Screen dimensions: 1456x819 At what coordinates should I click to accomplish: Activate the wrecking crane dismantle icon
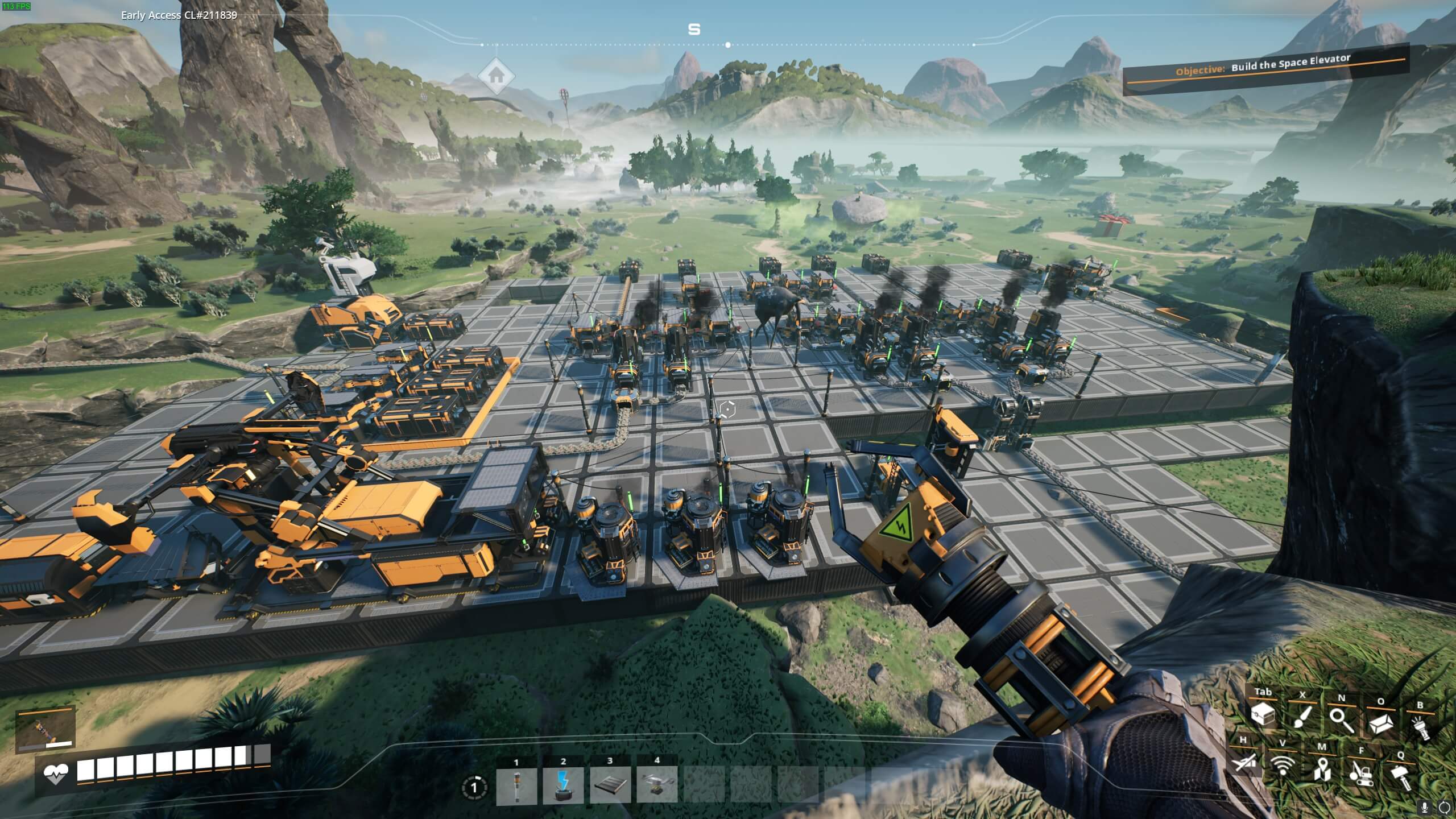coord(1360,773)
